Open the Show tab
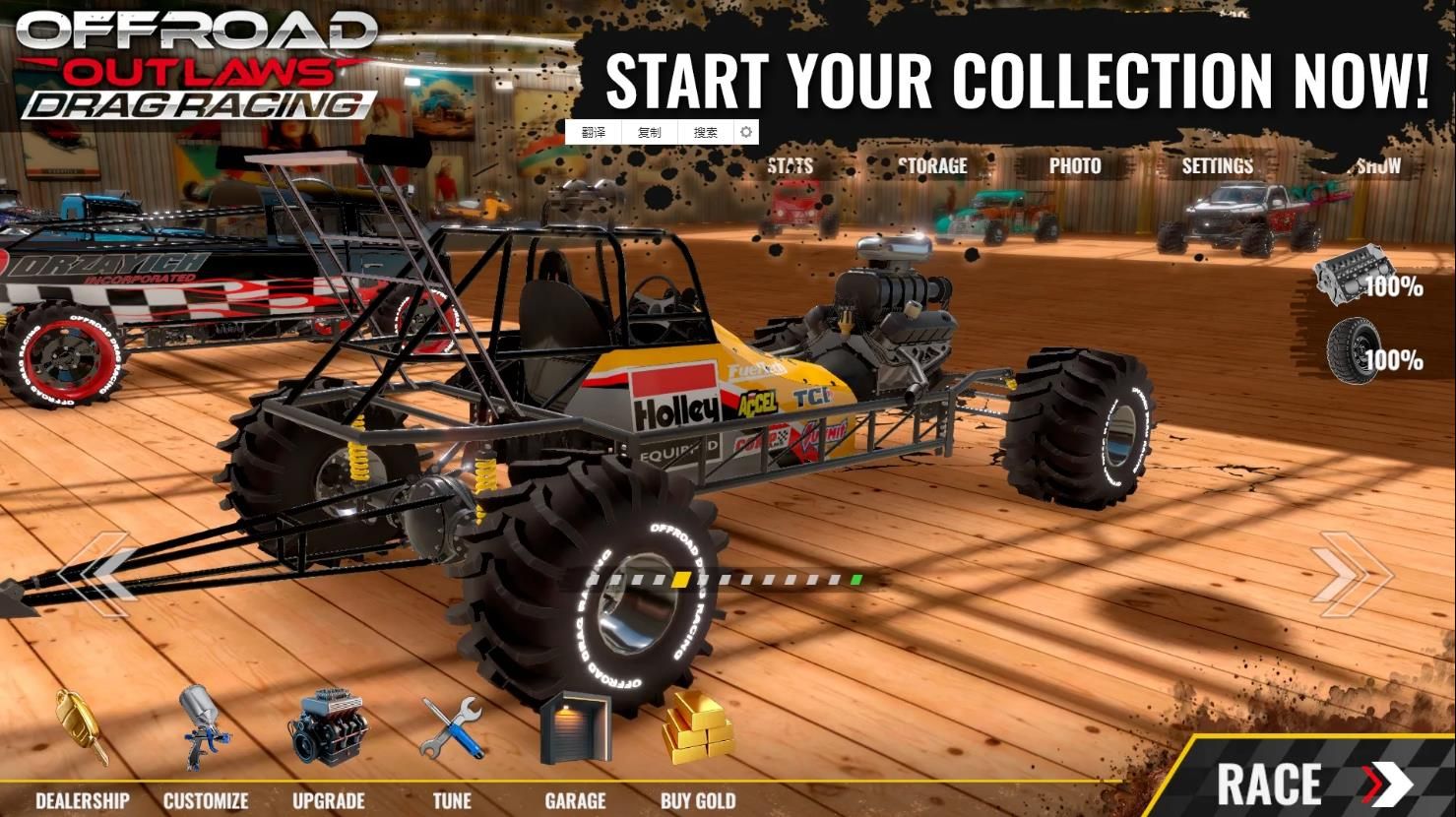Viewport: 1456px width, 817px height. pyautogui.click(x=1377, y=165)
